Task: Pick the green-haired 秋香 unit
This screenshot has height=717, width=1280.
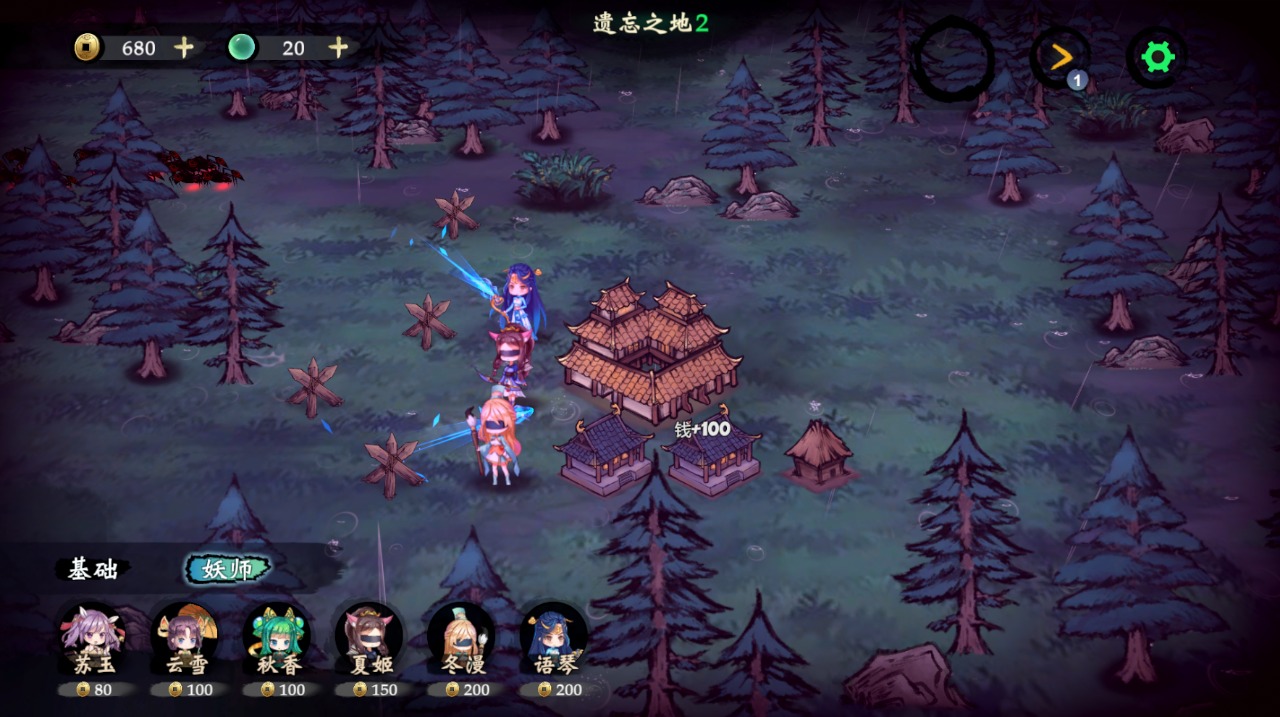Action: (x=277, y=638)
